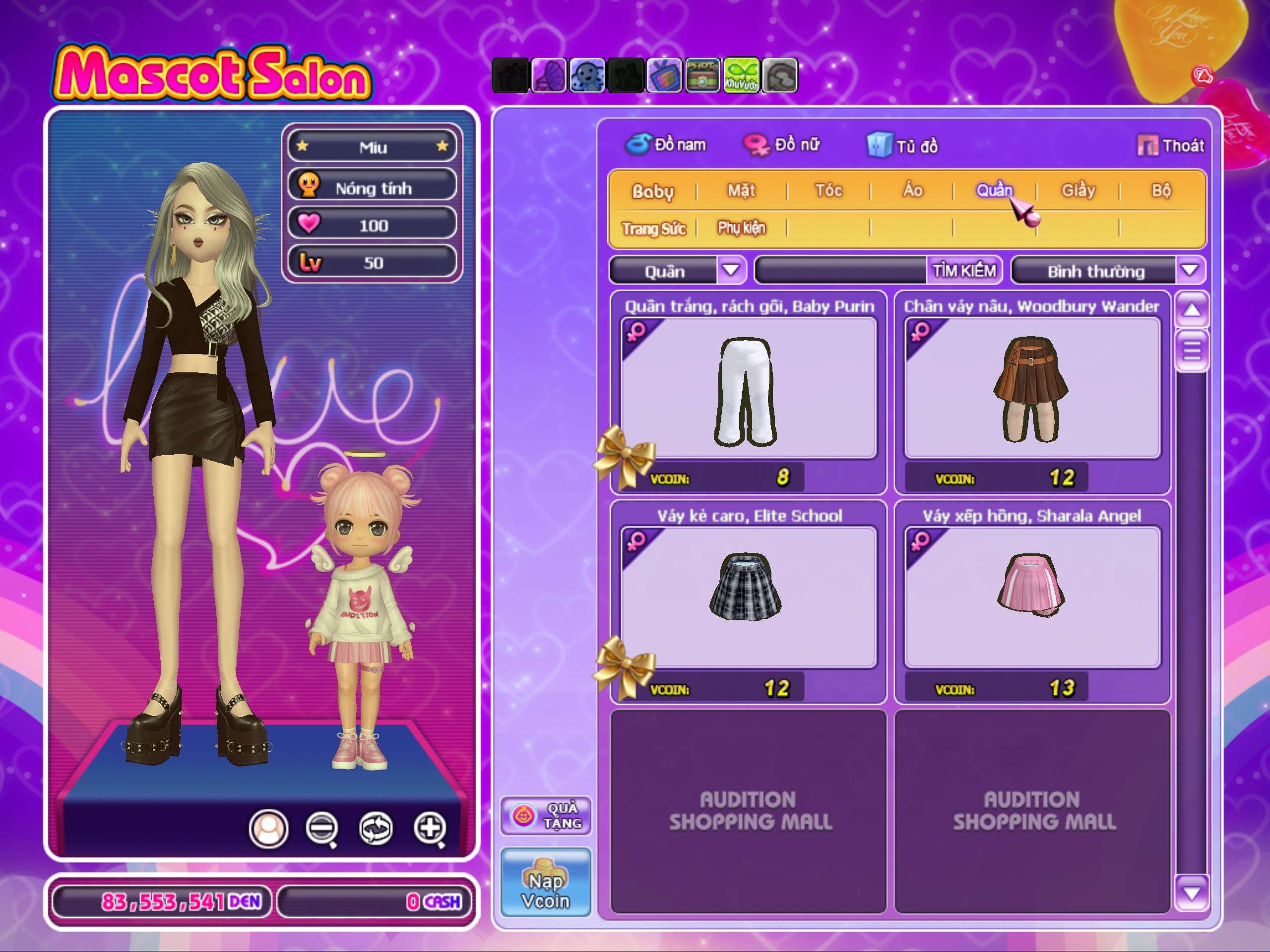Rotate the character with the refresh icon
The image size is (1270, 952).
coord(376,829)
